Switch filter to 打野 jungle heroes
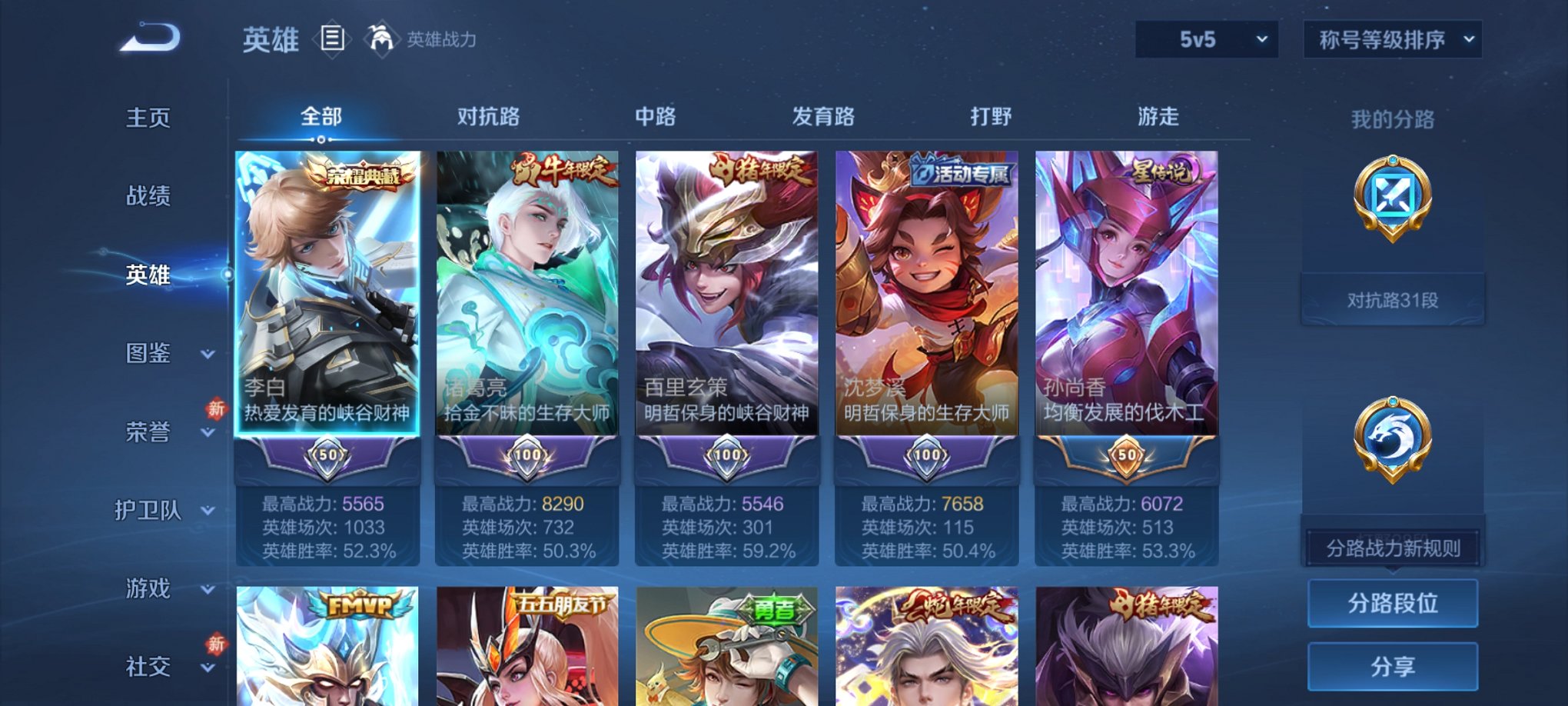This screenshot has width=1568, height=706. [988, 116]
